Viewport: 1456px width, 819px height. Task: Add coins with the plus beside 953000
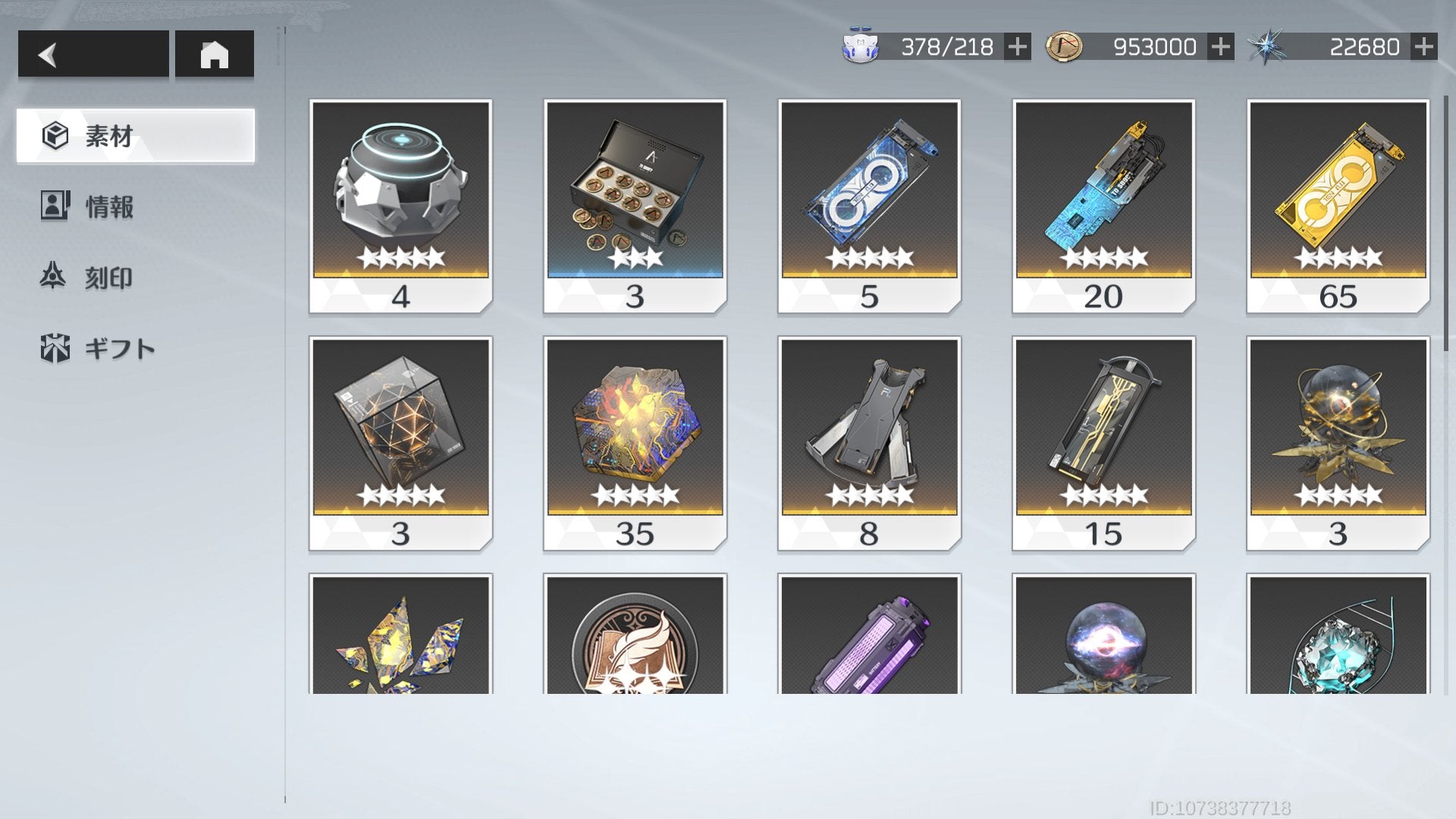pyautogui.click(x=1220, y=47)
